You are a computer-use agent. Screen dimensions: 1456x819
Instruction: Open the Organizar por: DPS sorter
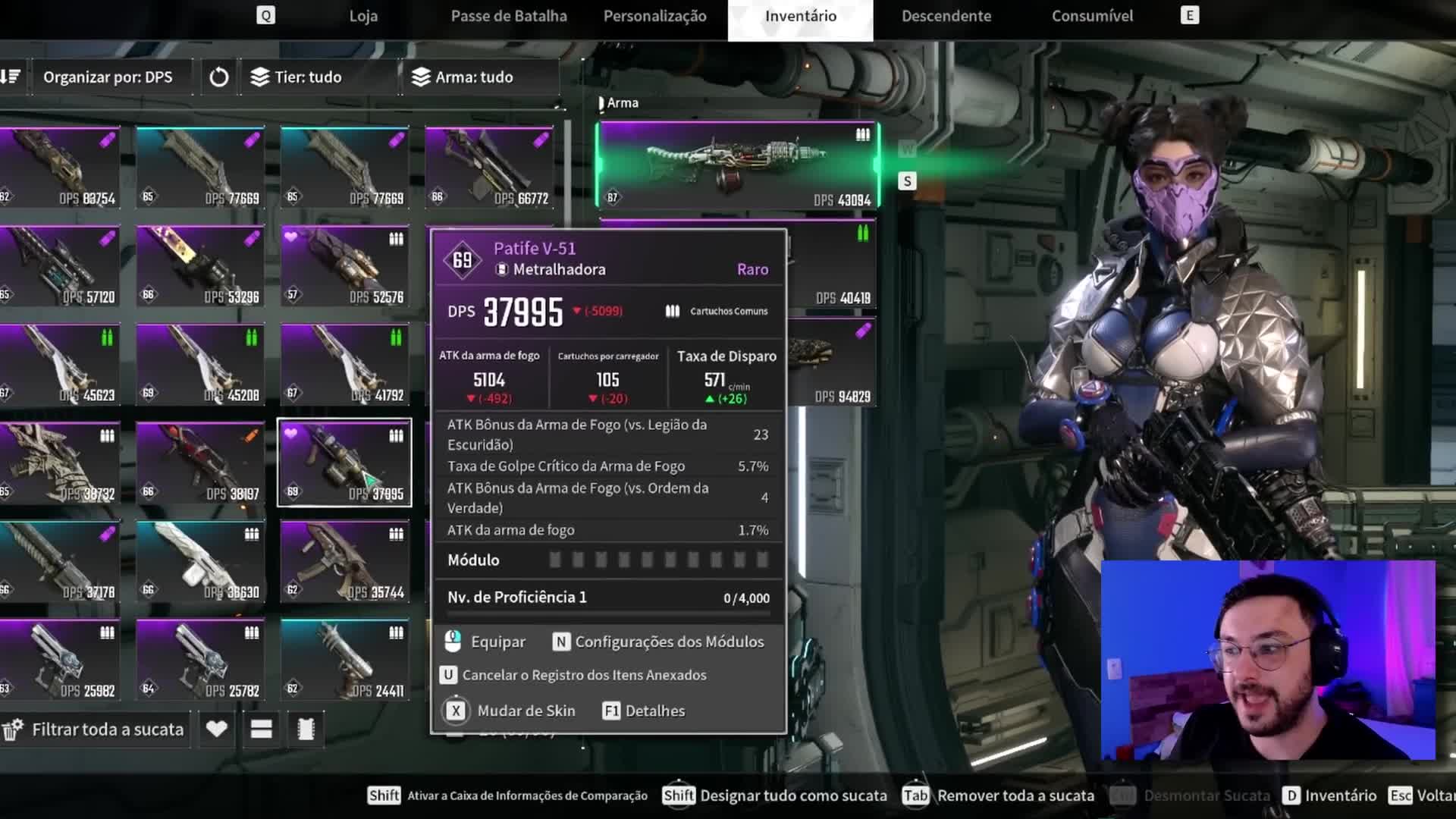click(108, 77)
